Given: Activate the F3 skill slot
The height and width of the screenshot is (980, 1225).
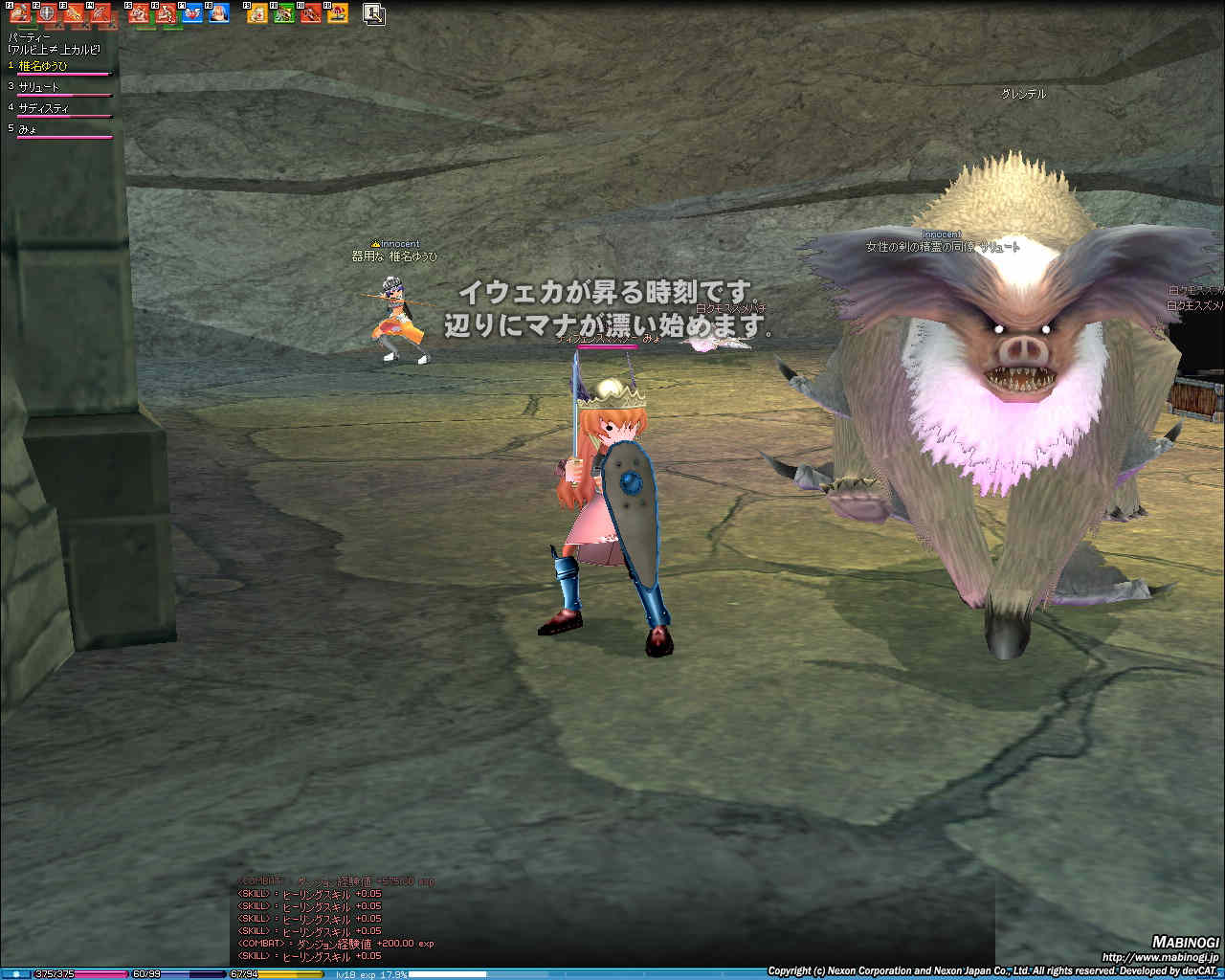Looking at the screenshot, I should [x=74, y=13].
